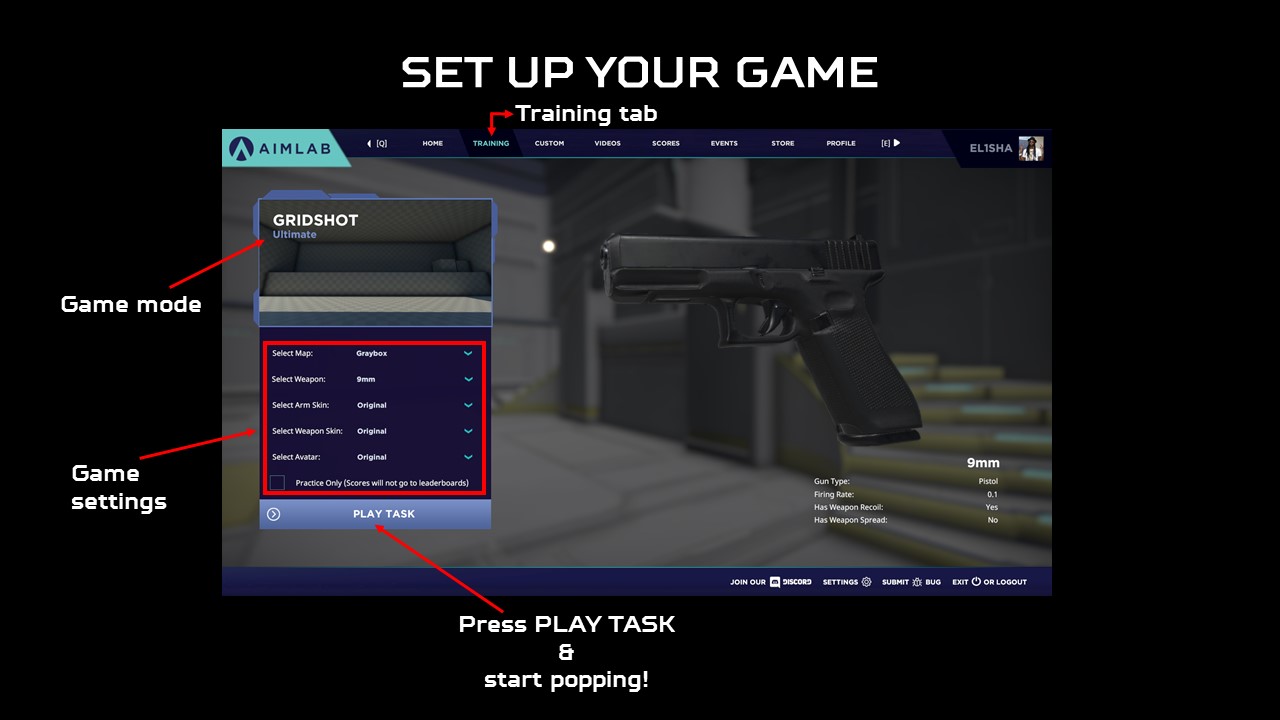The image size is (1280, 720).
Task: Click the [E] forward arrow in the navbar
Action: pyautogui.click(x=898, y=143)
